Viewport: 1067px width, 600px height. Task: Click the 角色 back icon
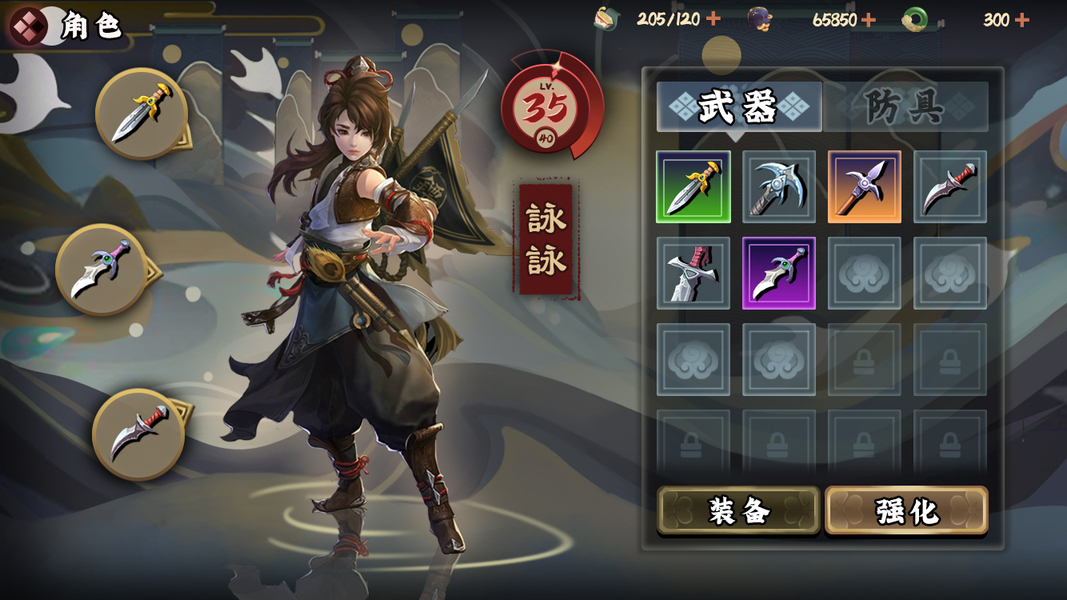(27, 25)
